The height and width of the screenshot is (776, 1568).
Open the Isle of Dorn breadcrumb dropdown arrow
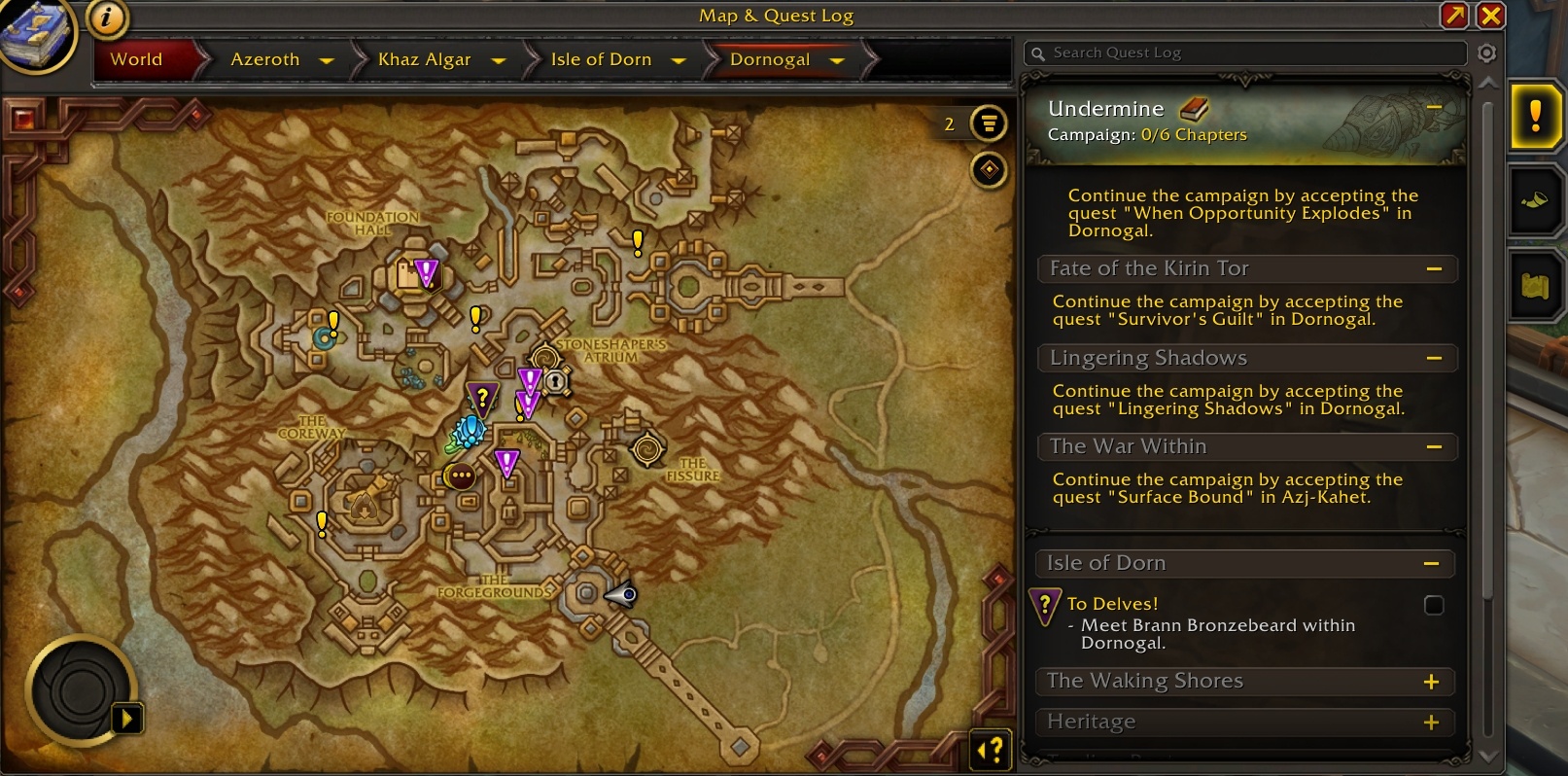click(x=680, y=59)
